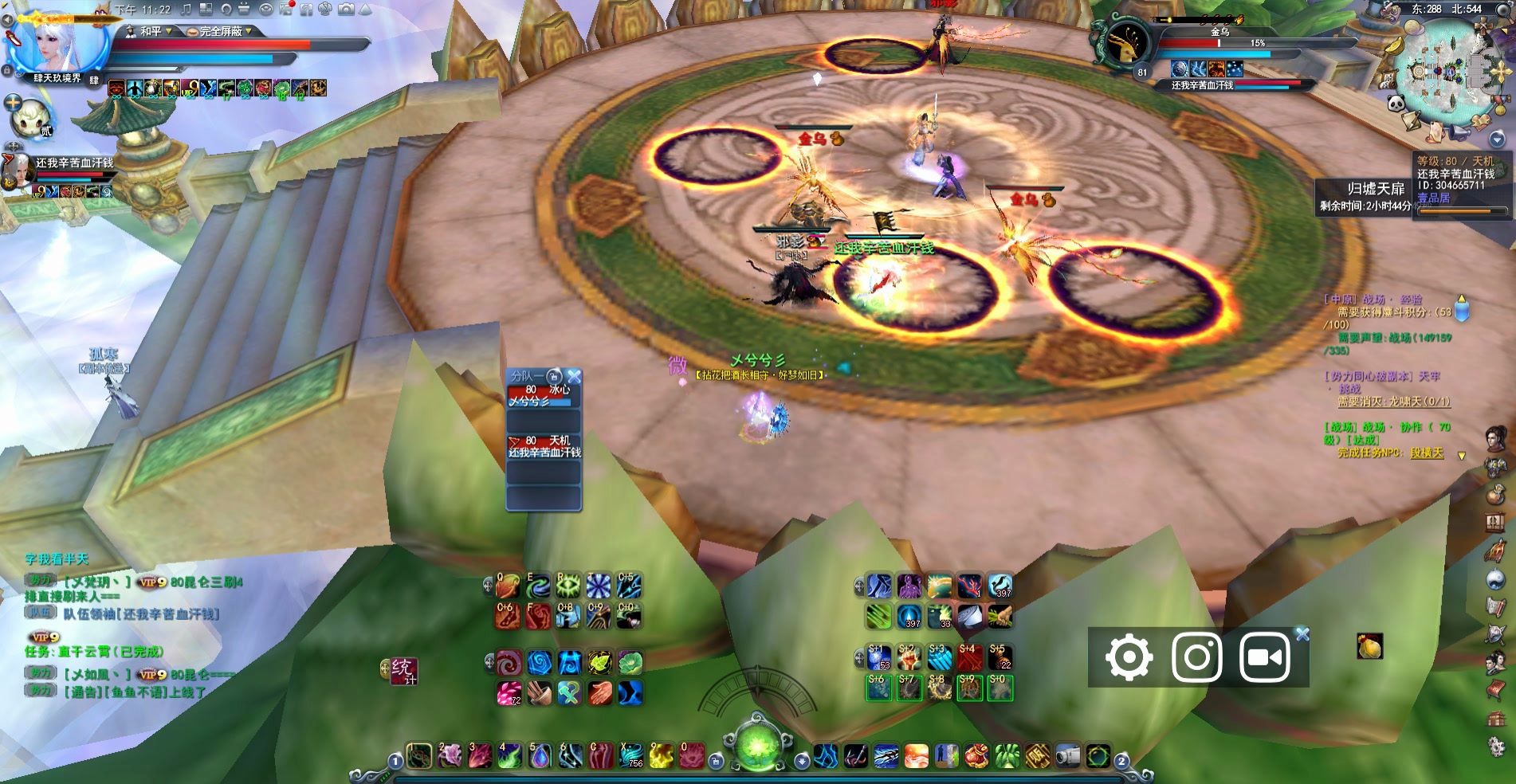Open the 完全屏蔽 display filter dropdown
This screenshot has width=1516, height=784.
[x=222, y=31]
